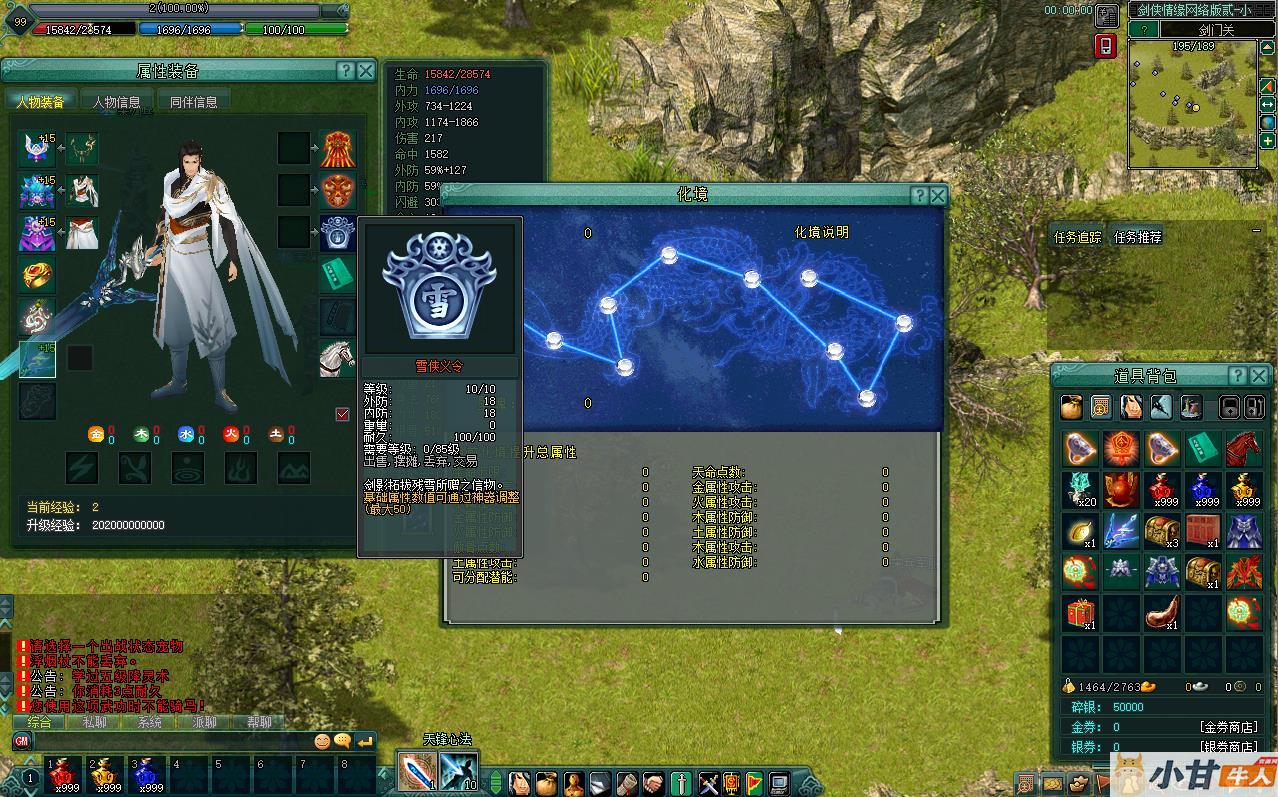The height and width of the screenshot is (797, 1278).
Task: Open the 金券商店 shop
Action: 1229,727
